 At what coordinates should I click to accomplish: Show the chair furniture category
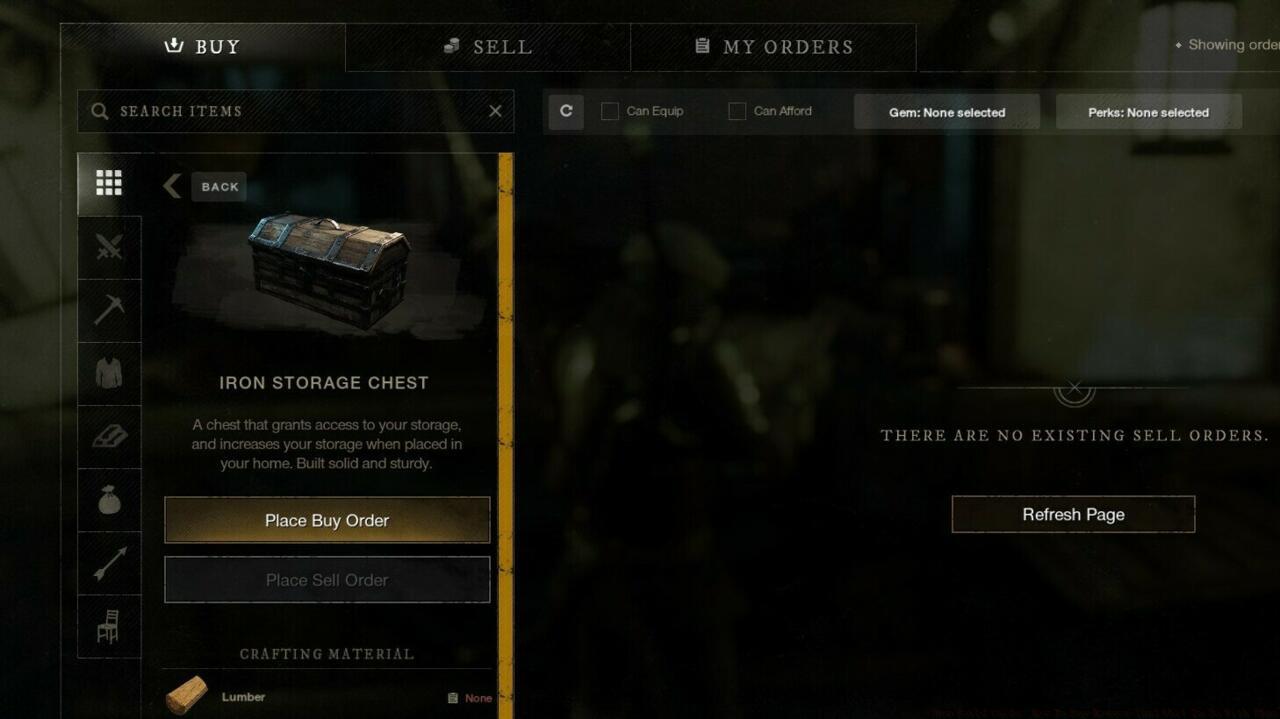pyautogui.click(x=109, y=626)
